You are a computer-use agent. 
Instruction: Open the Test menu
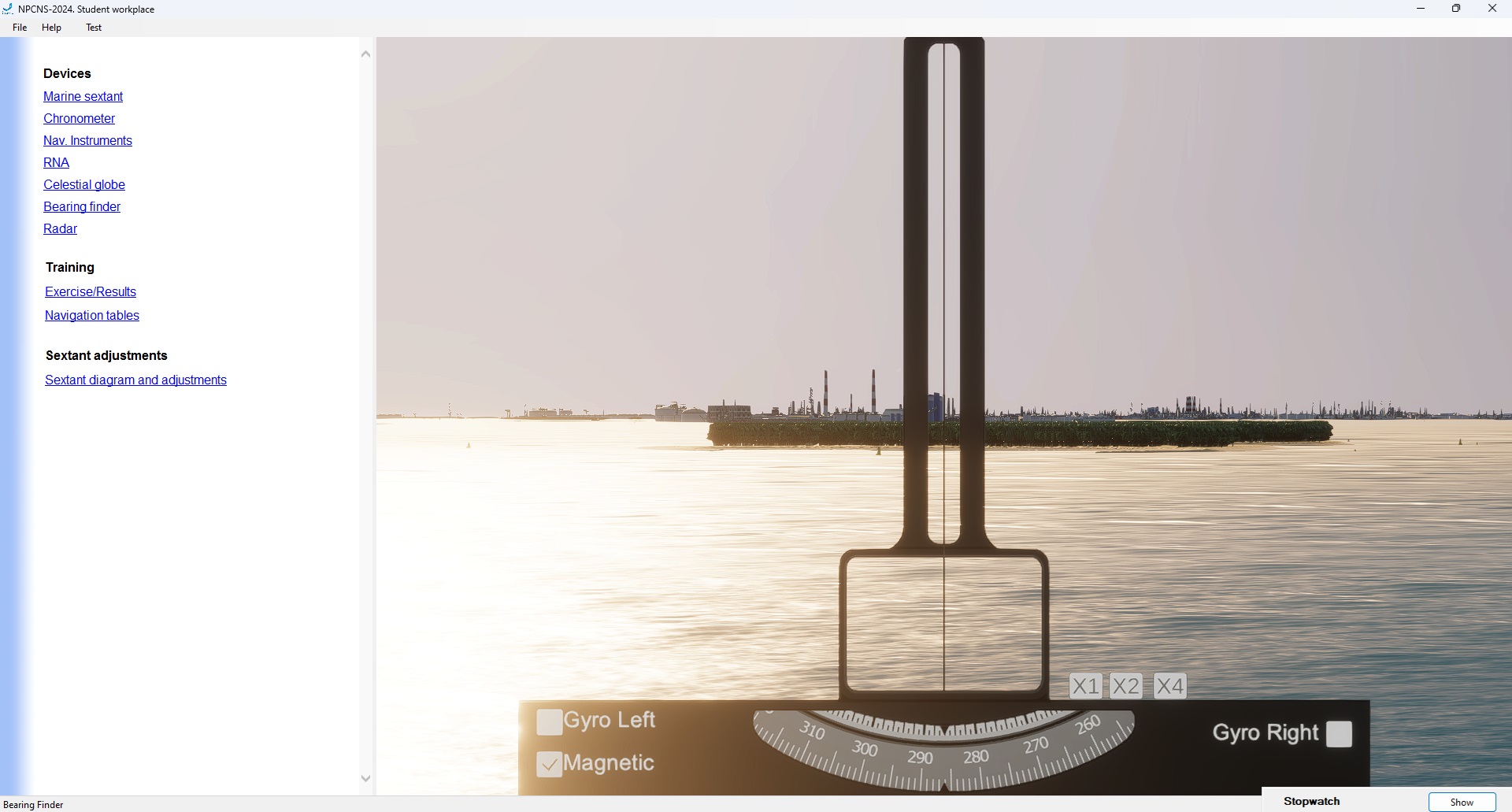click(x=94, y=28)
